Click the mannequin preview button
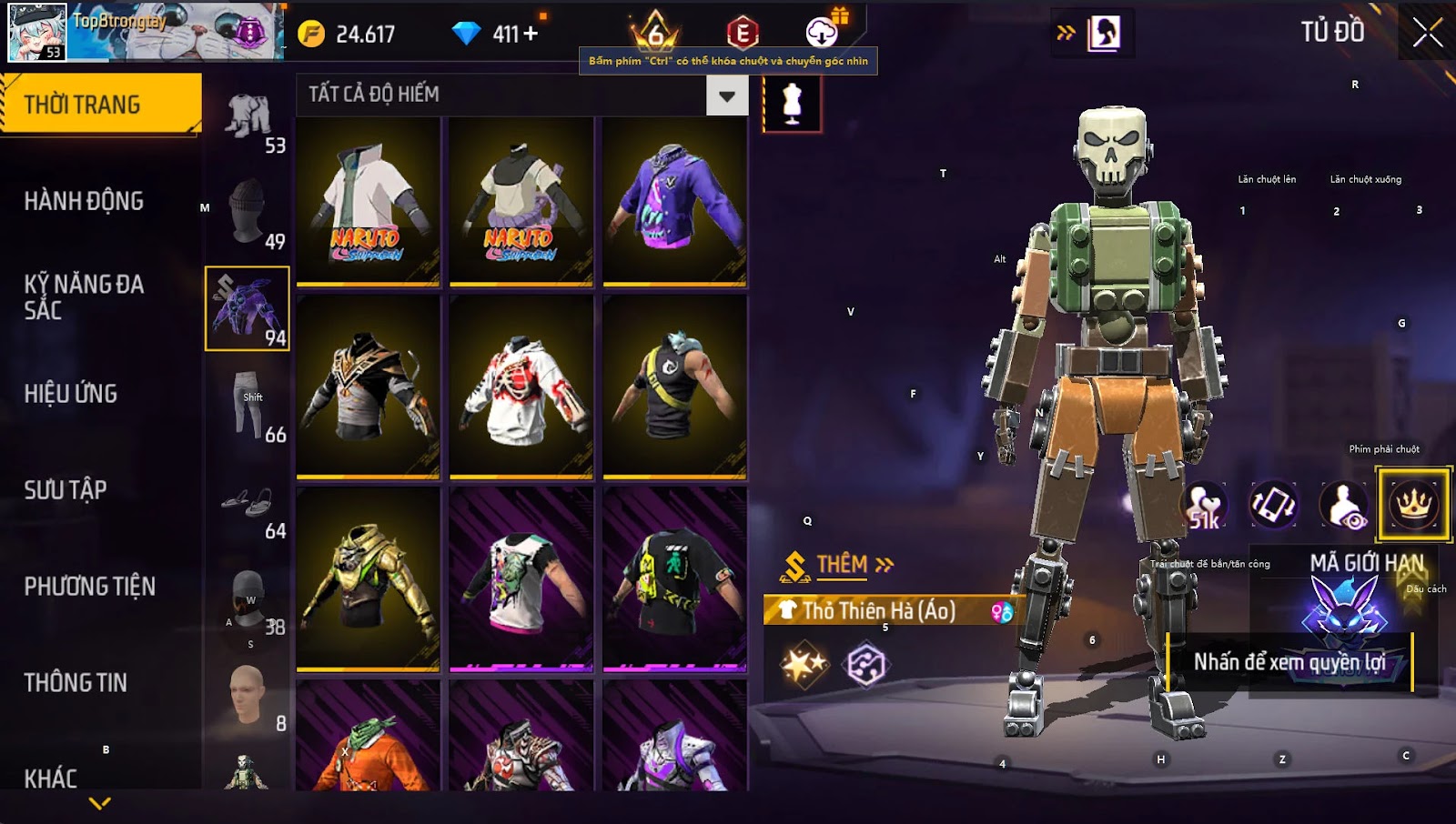Screen dimensions: 1456x824 (792, 104)
